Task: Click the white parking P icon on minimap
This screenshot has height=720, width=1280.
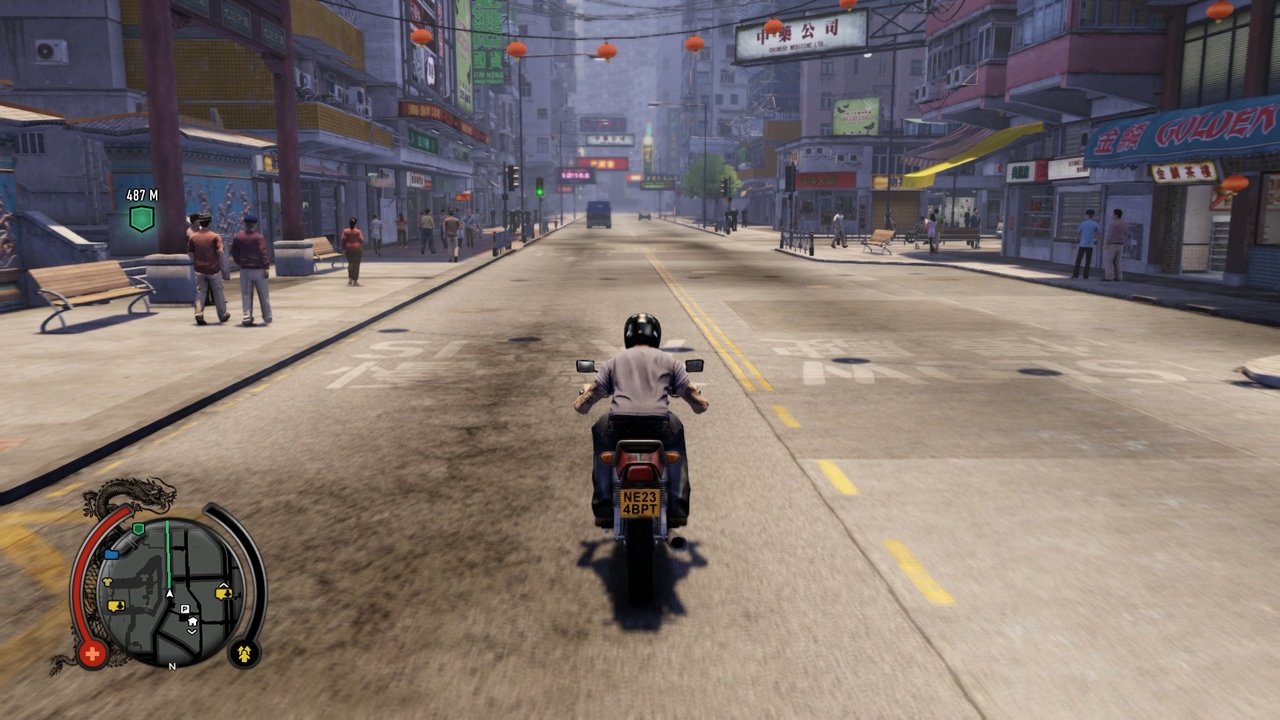Action: pos(184,607)
